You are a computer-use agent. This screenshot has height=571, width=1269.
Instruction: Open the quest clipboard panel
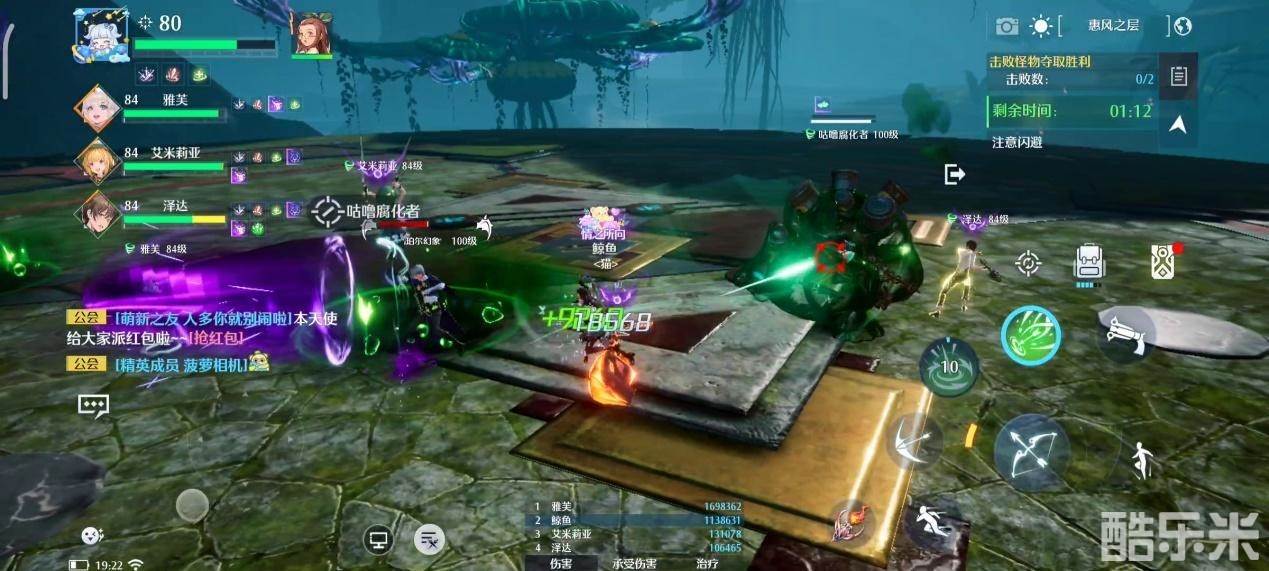(1179, 76)
